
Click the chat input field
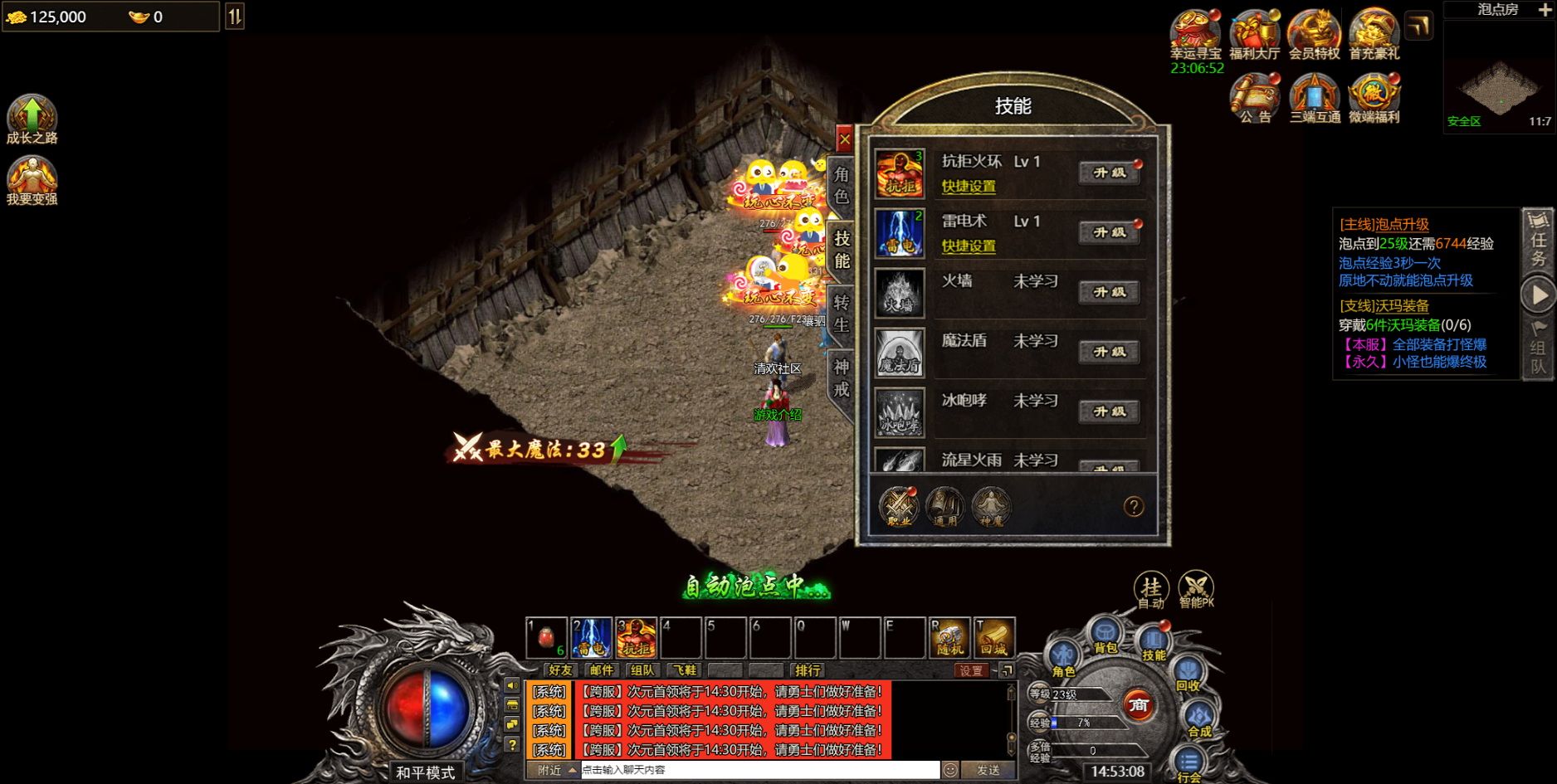click(x=759, y=770)
